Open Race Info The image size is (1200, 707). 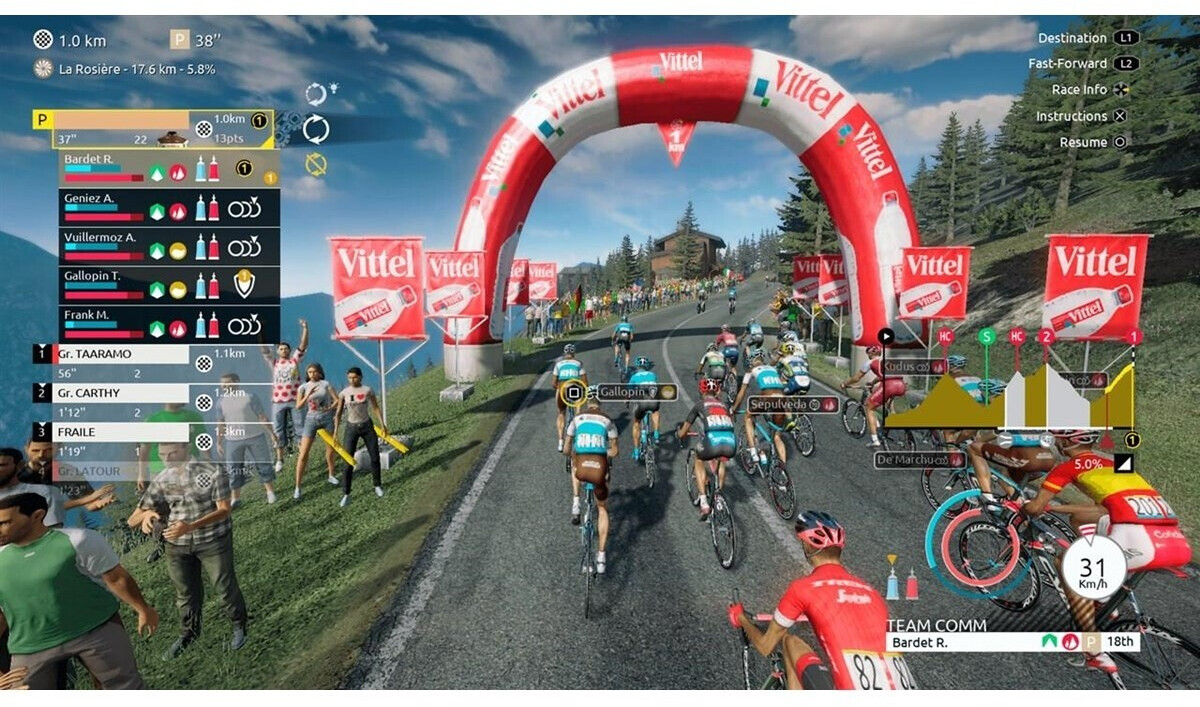pyautogui.click(x=1079, y=90)
